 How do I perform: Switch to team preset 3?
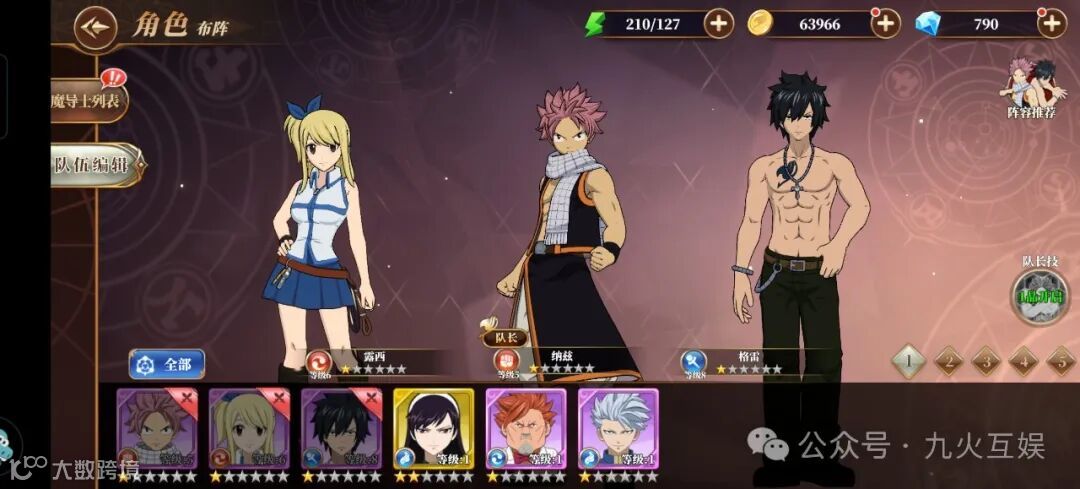tap(986, 361)
